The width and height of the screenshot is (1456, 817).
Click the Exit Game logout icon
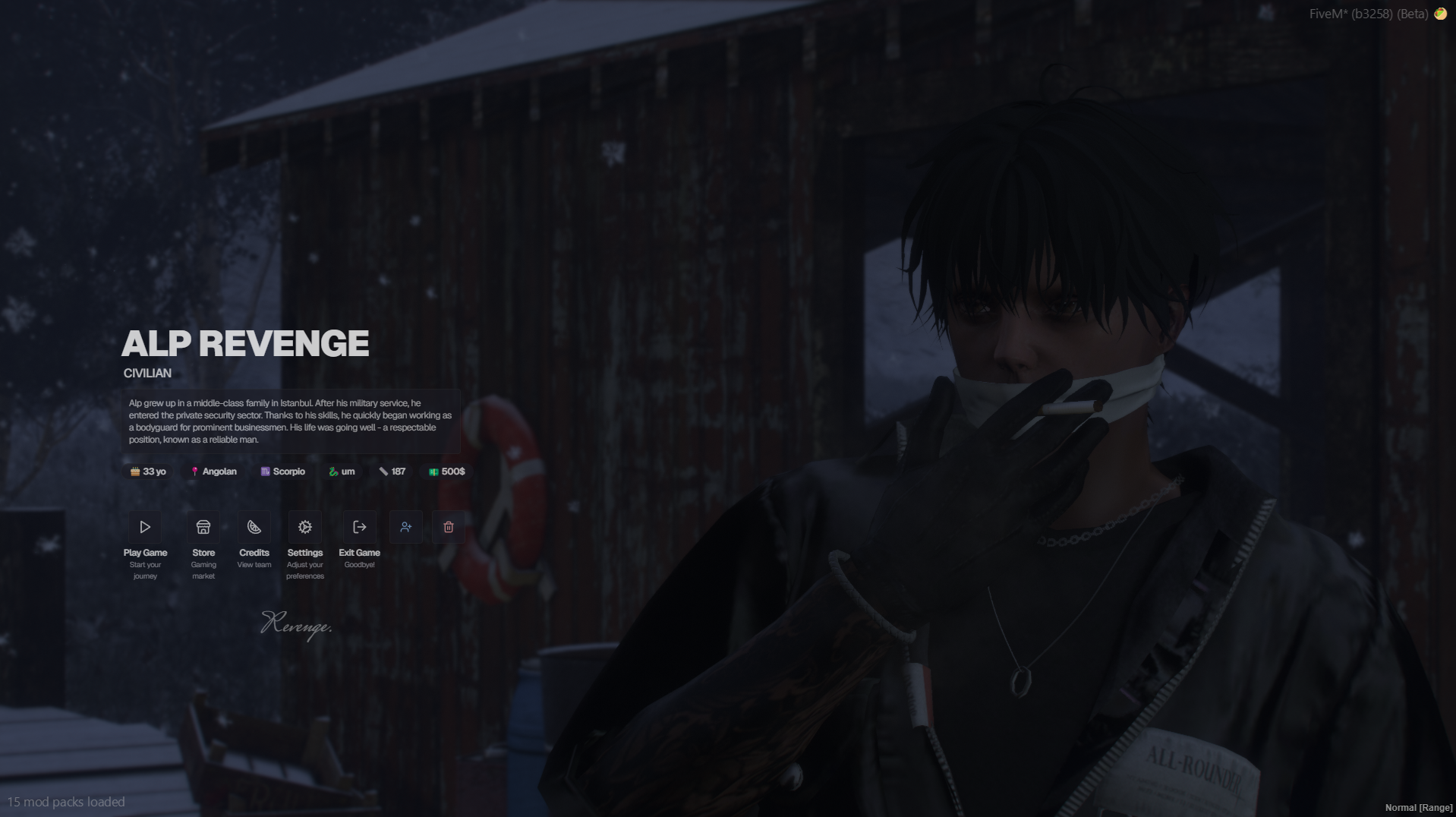coord(358,527)
